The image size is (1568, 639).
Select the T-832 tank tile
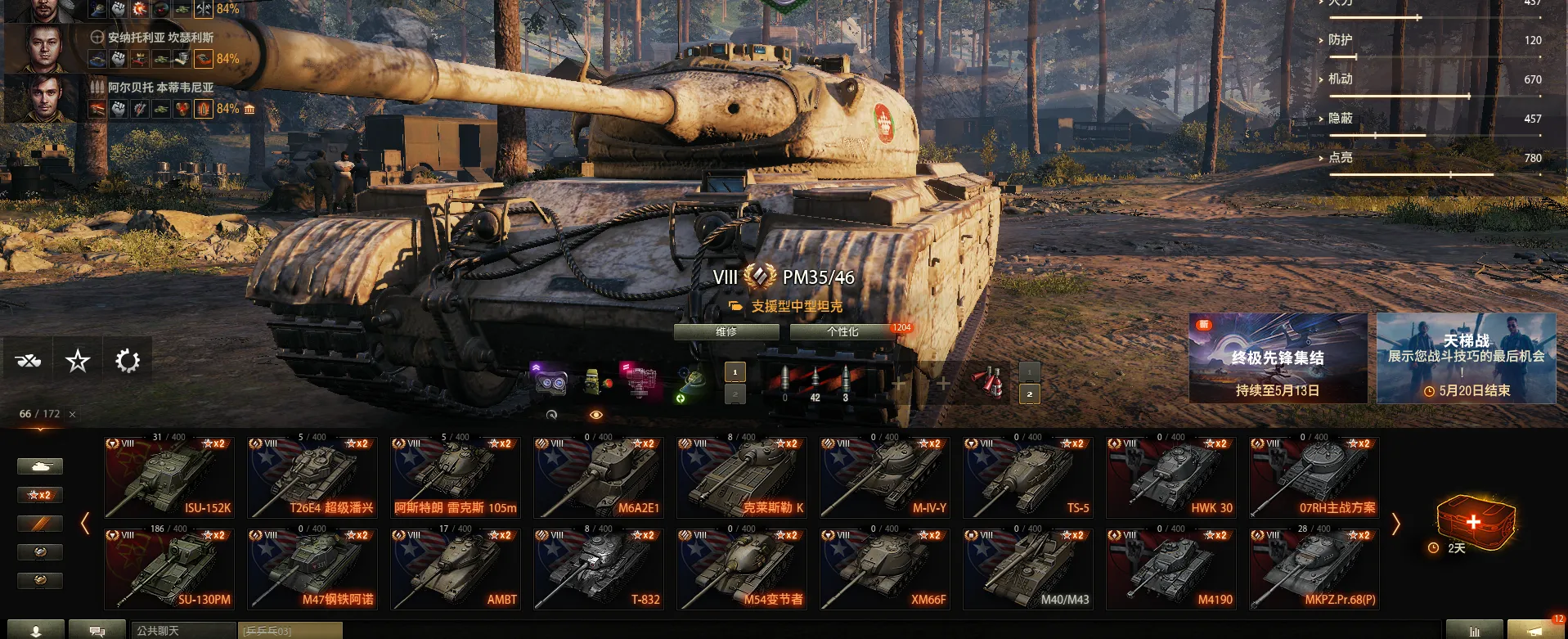(599, 569)
